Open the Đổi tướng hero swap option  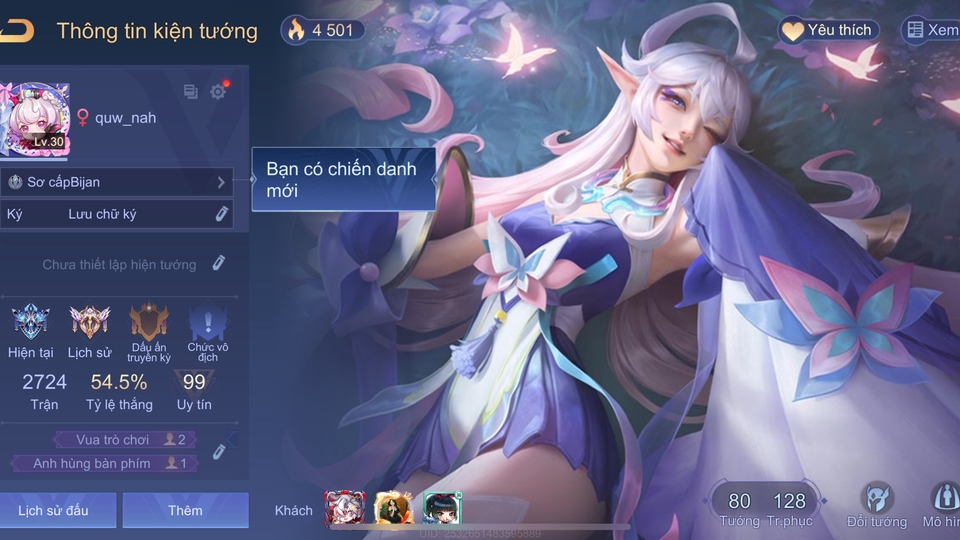tap(877, 506)
